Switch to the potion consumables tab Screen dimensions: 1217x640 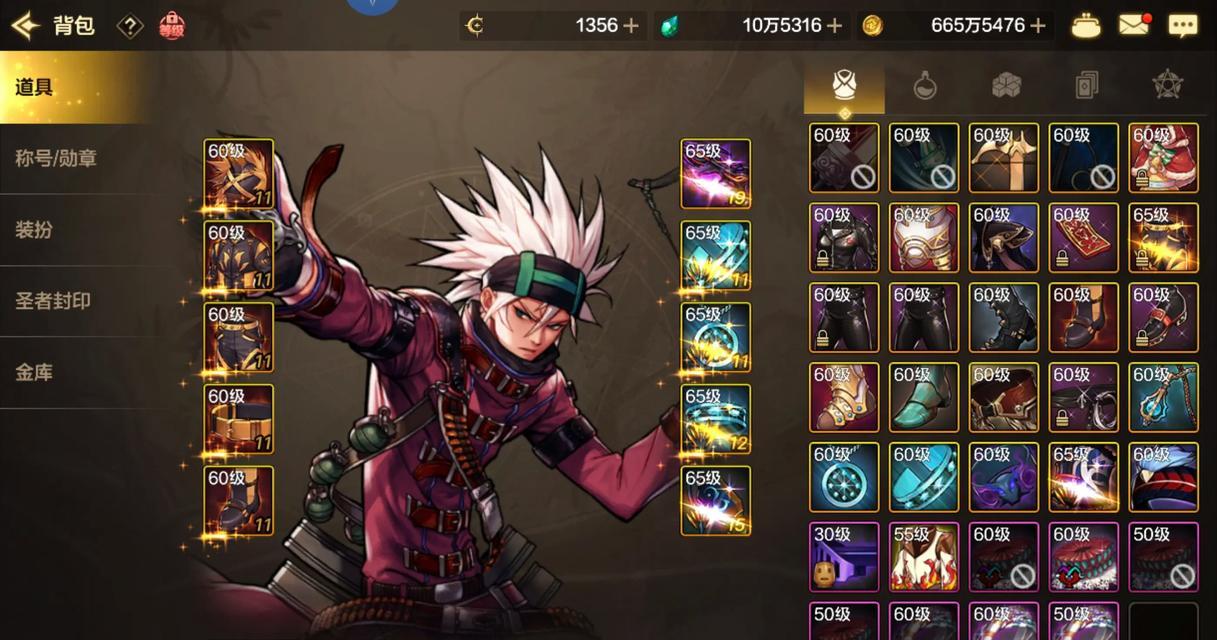925,86
